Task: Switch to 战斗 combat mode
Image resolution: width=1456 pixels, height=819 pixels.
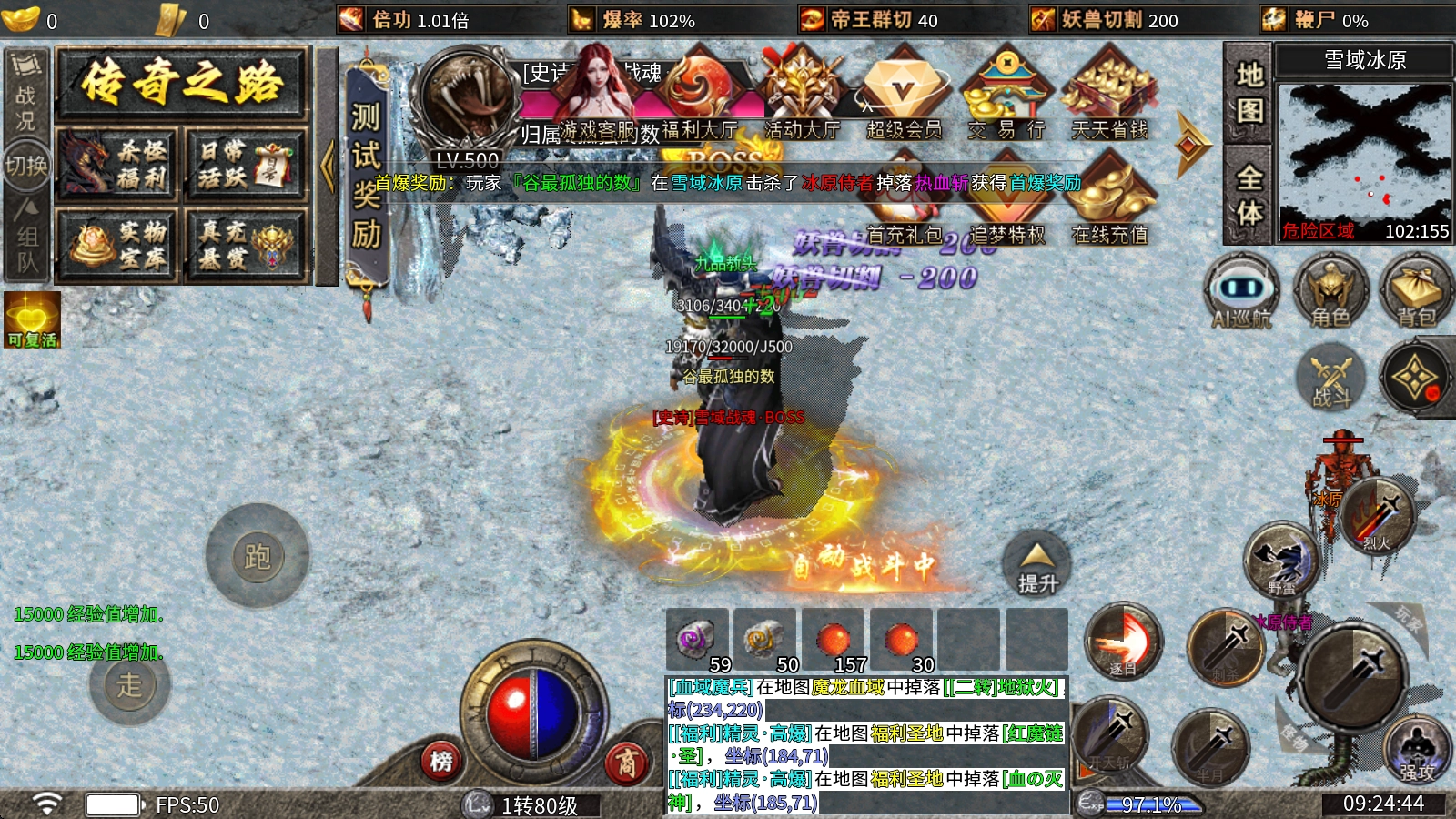Action: point(1331,376)
